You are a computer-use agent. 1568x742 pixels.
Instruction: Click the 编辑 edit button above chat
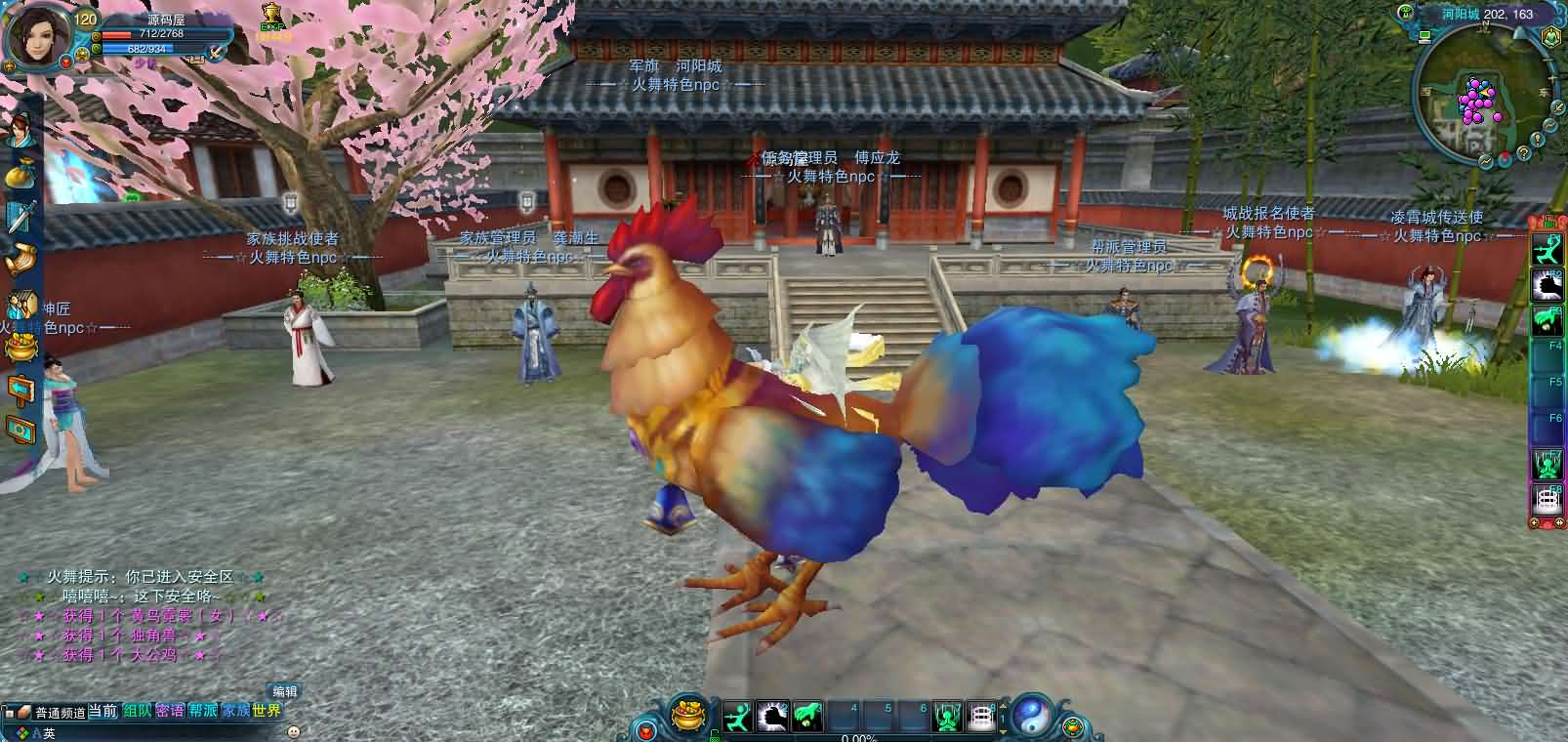coord(284,692)
